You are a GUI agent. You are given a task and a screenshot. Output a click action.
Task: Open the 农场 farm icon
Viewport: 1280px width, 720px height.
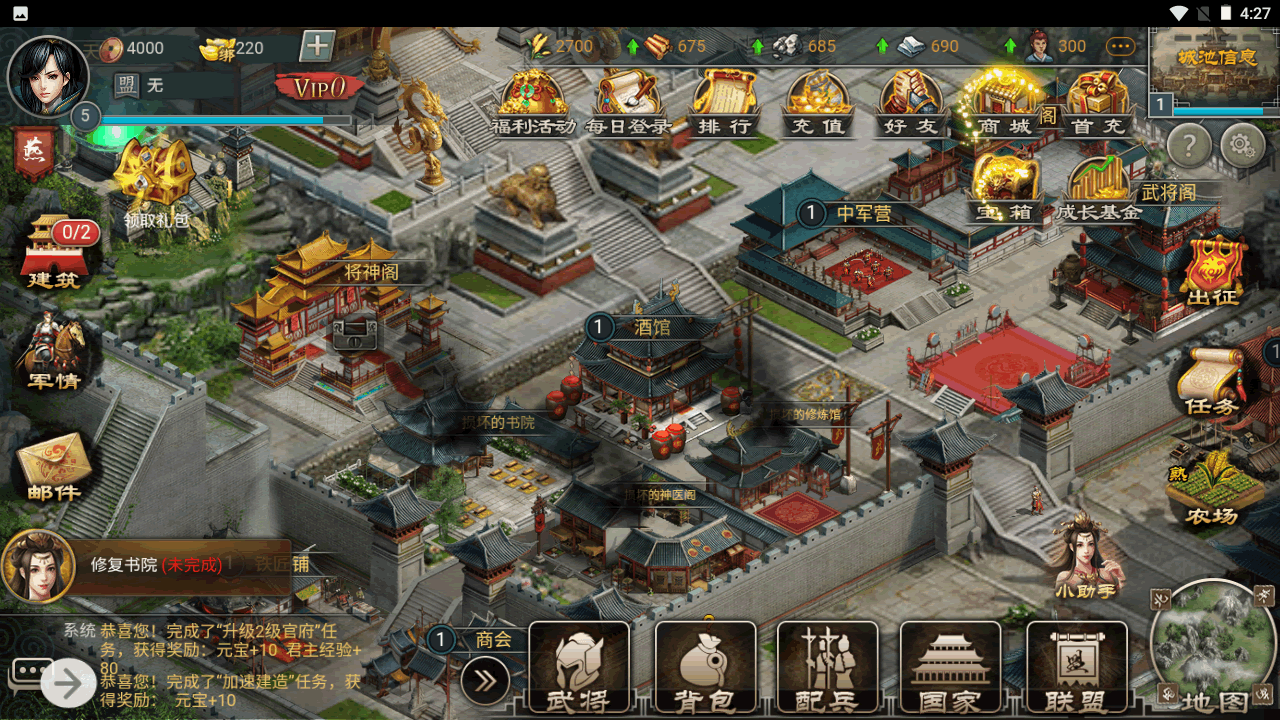pos(1212,490)
